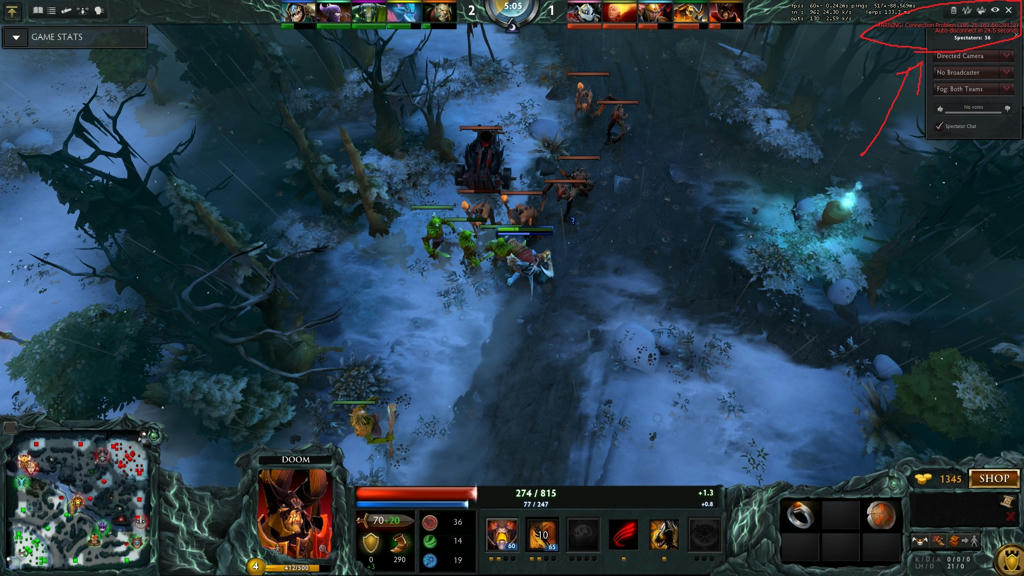
Task: Click the gold arrow button above Game Stats
Action: [15, 12]
